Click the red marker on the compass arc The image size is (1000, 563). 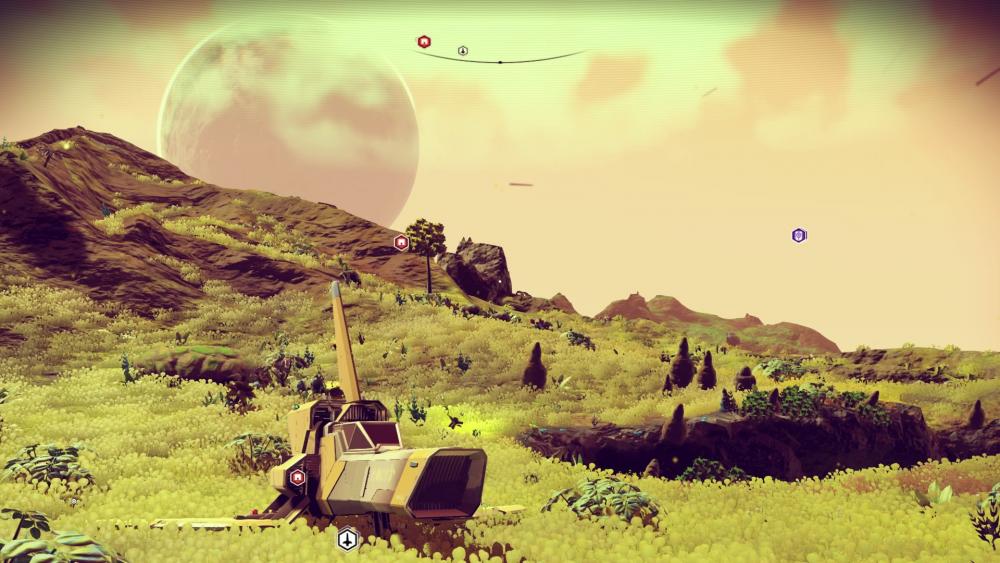(424, 42)
